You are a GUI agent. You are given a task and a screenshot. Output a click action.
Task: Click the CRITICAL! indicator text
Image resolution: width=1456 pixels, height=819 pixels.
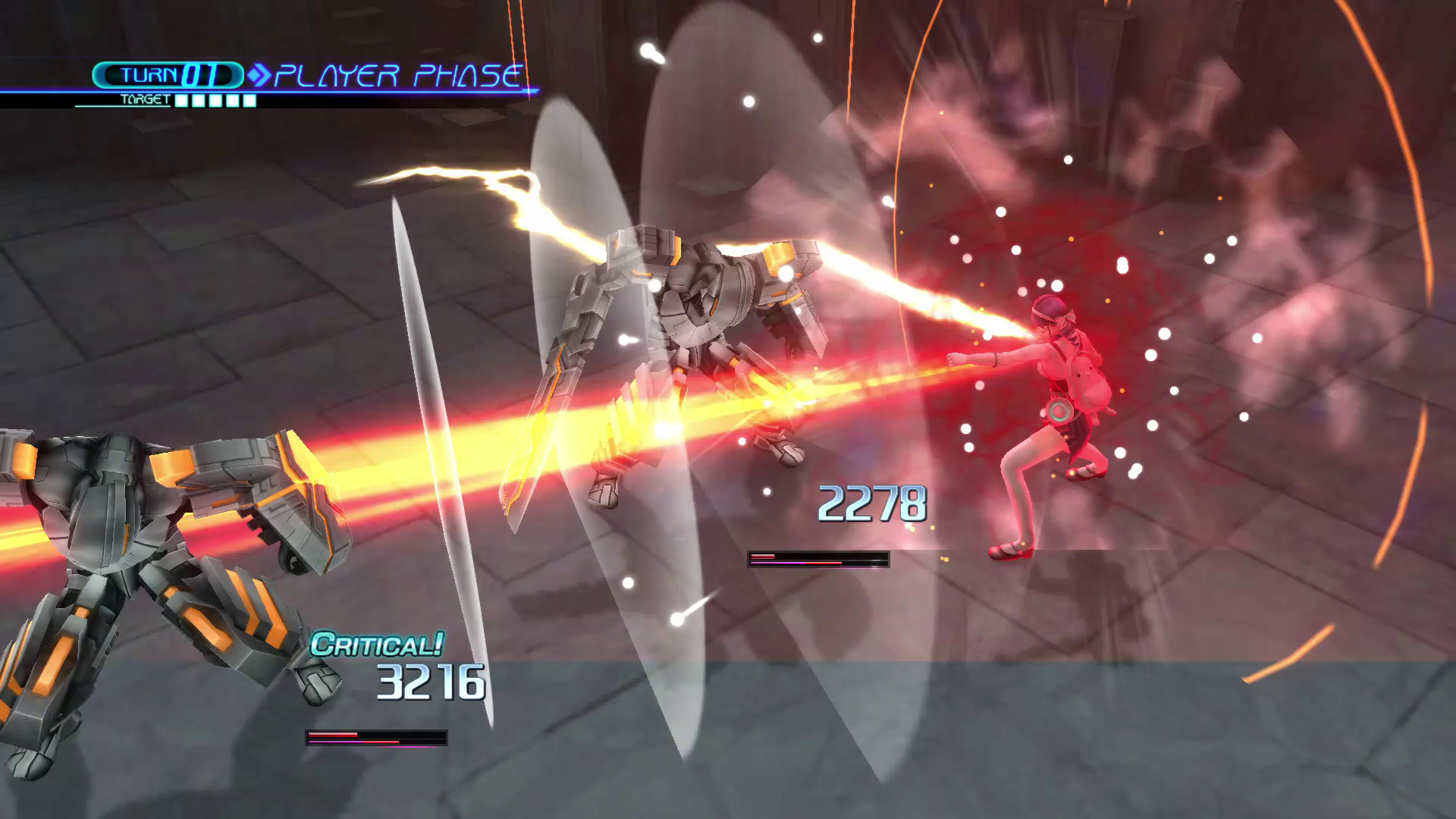click(377, 643)
